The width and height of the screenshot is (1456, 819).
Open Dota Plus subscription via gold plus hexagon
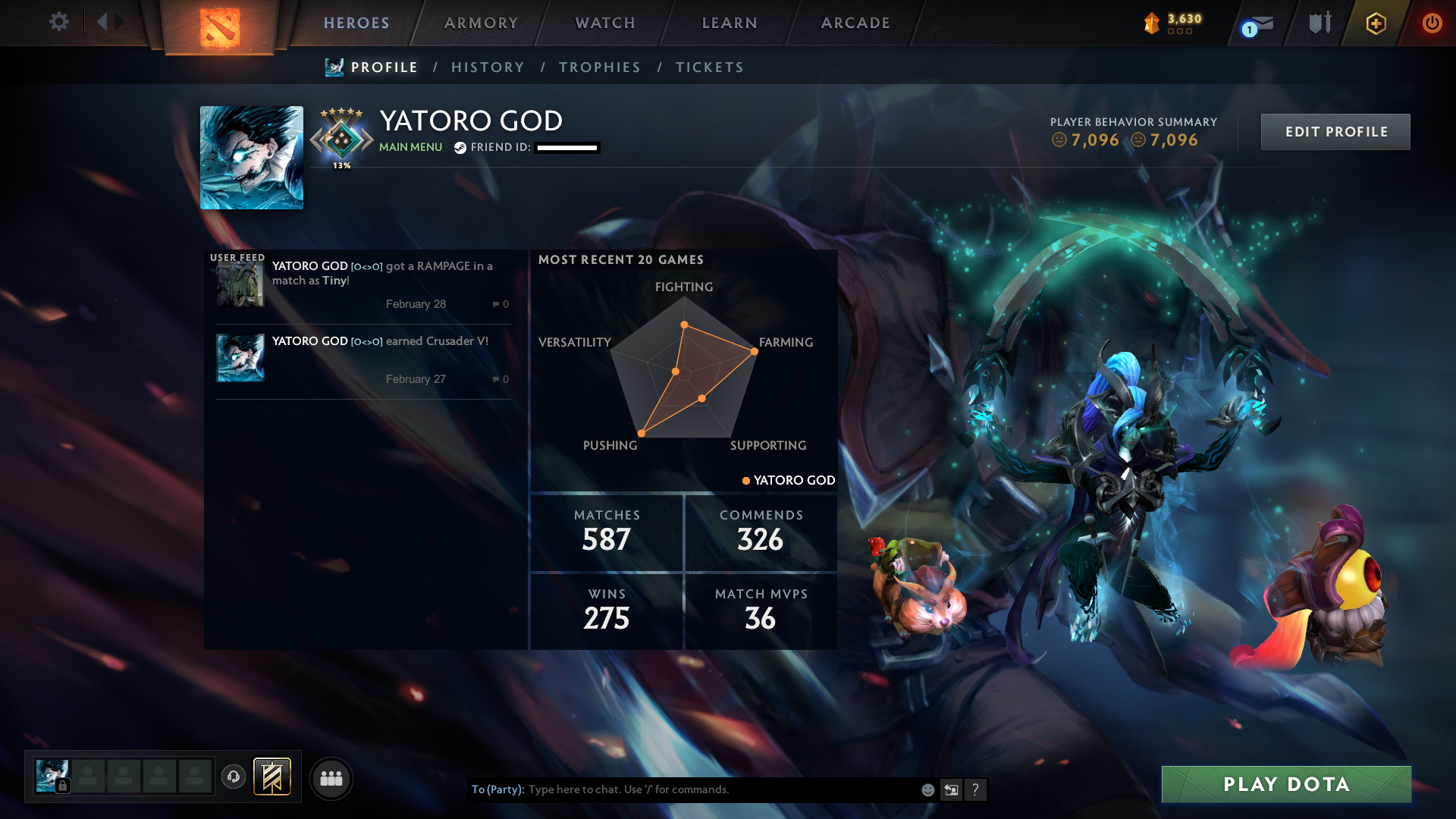[1375, 23]
